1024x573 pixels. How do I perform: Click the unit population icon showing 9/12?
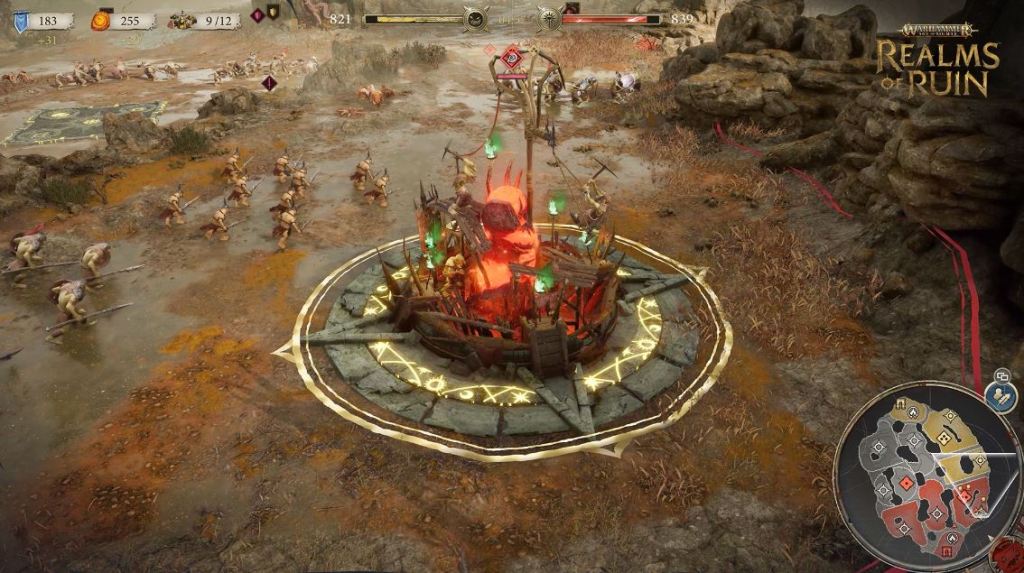tap(181, 20)
